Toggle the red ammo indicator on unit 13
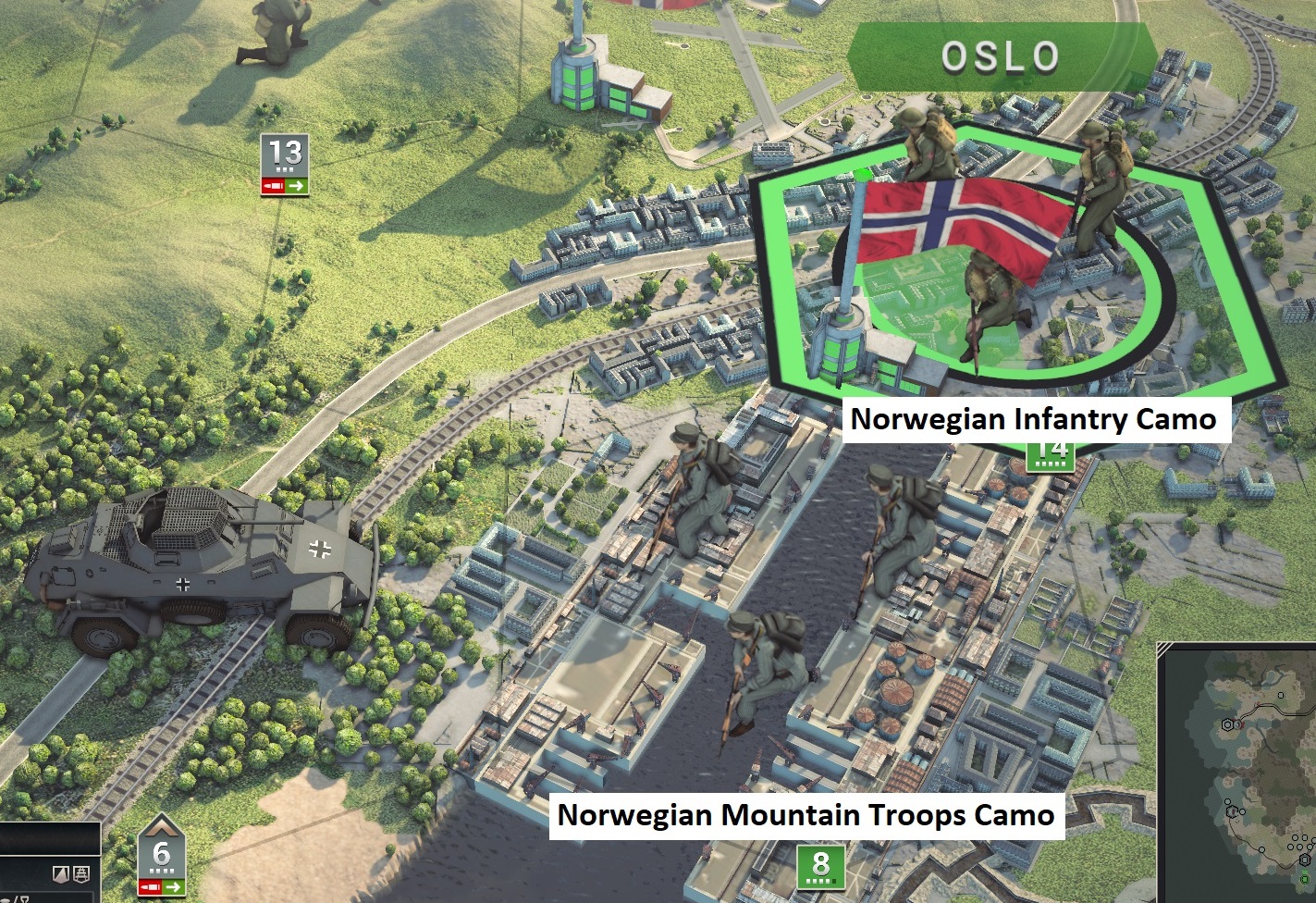The width and height of the screenshot is (1316, 903). (x=273, y=186)
